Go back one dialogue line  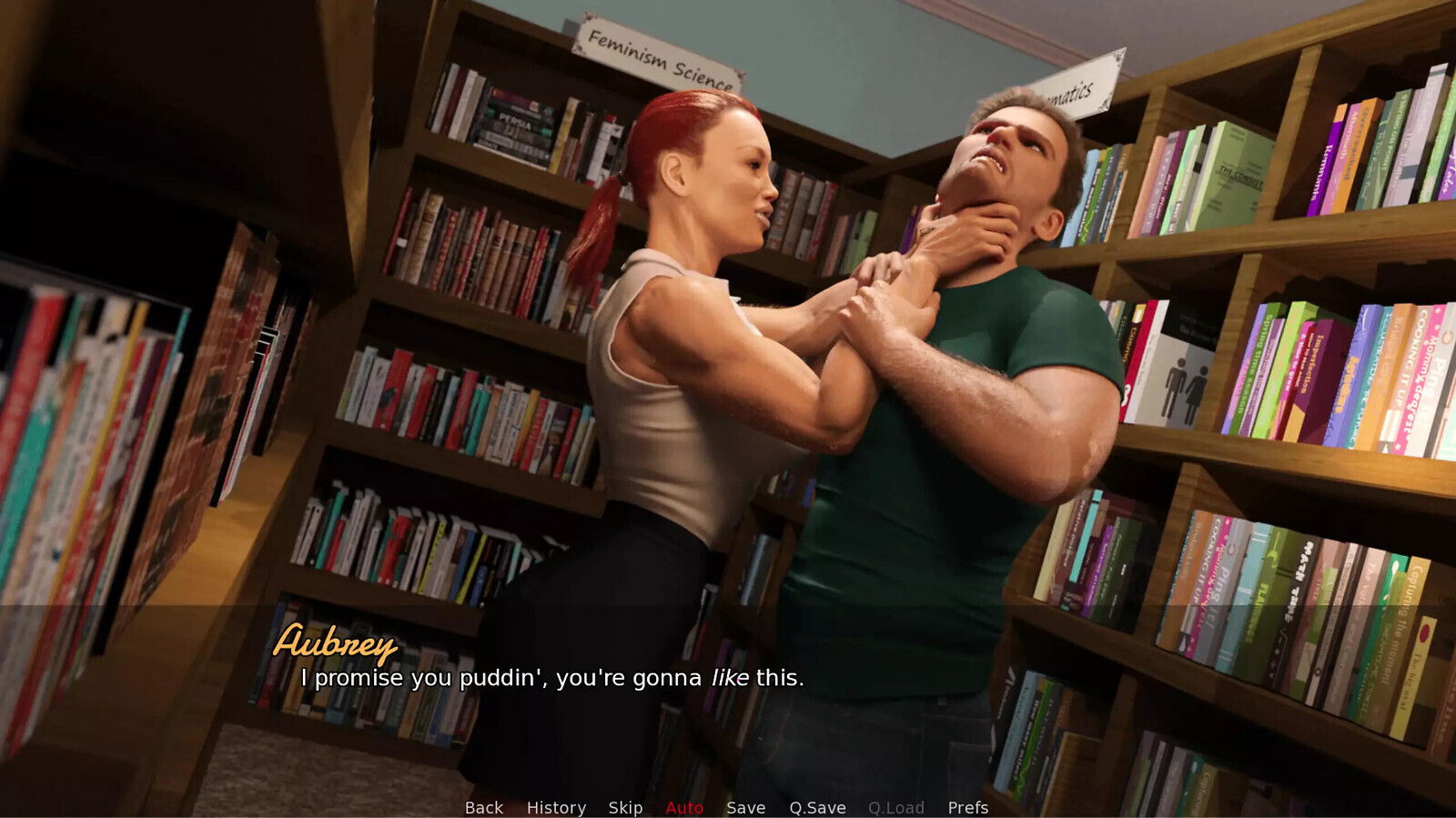click(x=483, y=807)
